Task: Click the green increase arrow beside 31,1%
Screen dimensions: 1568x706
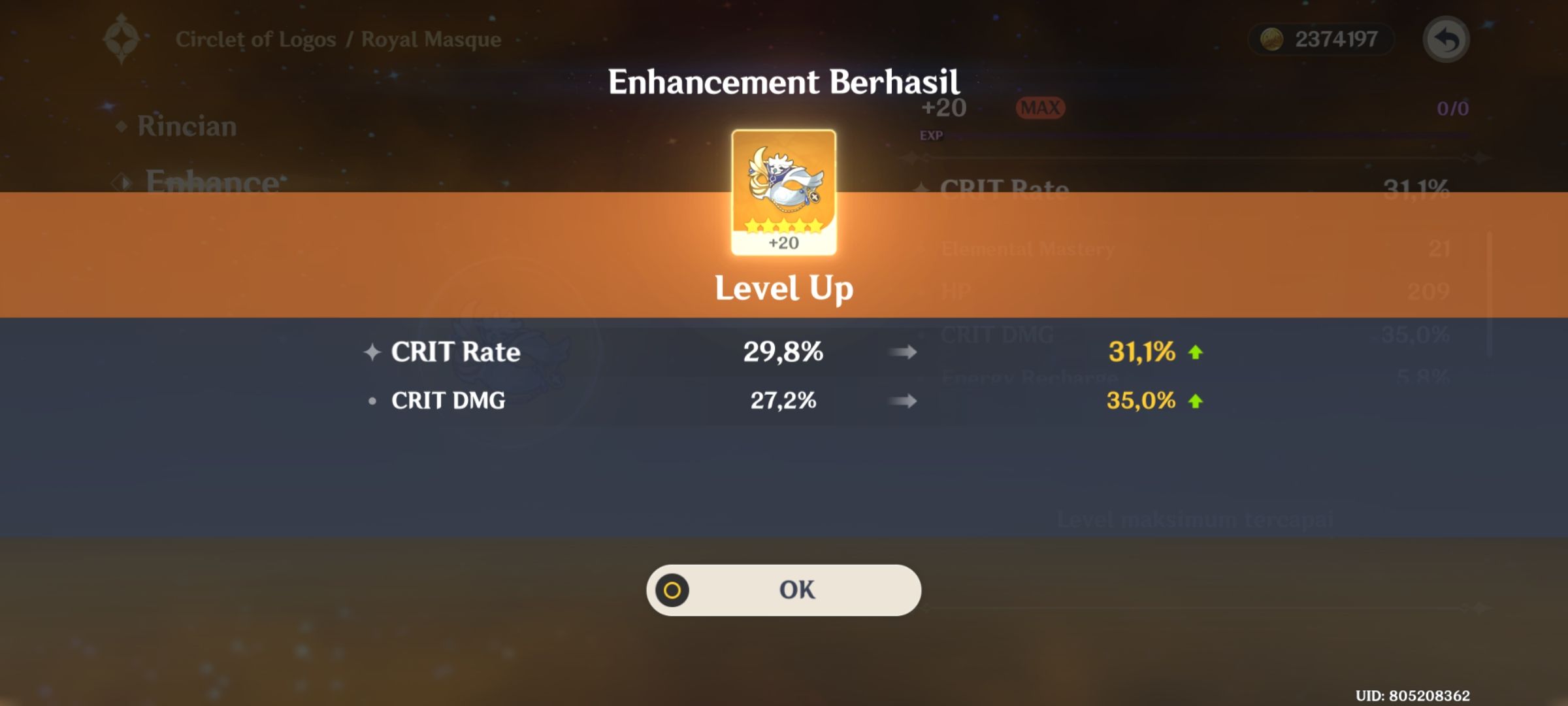Action: coord(1196,352)
